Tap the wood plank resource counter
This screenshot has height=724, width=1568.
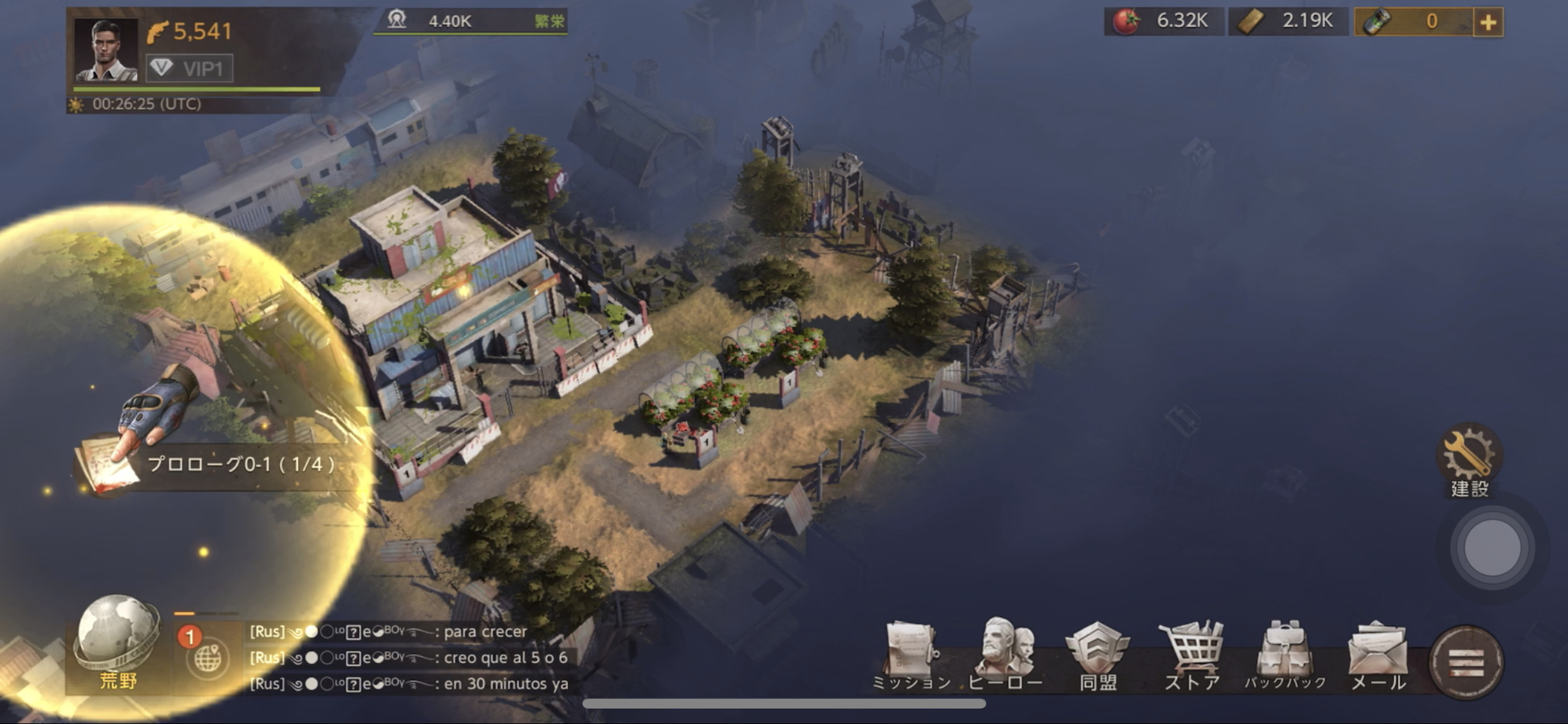click(1288, 21)
